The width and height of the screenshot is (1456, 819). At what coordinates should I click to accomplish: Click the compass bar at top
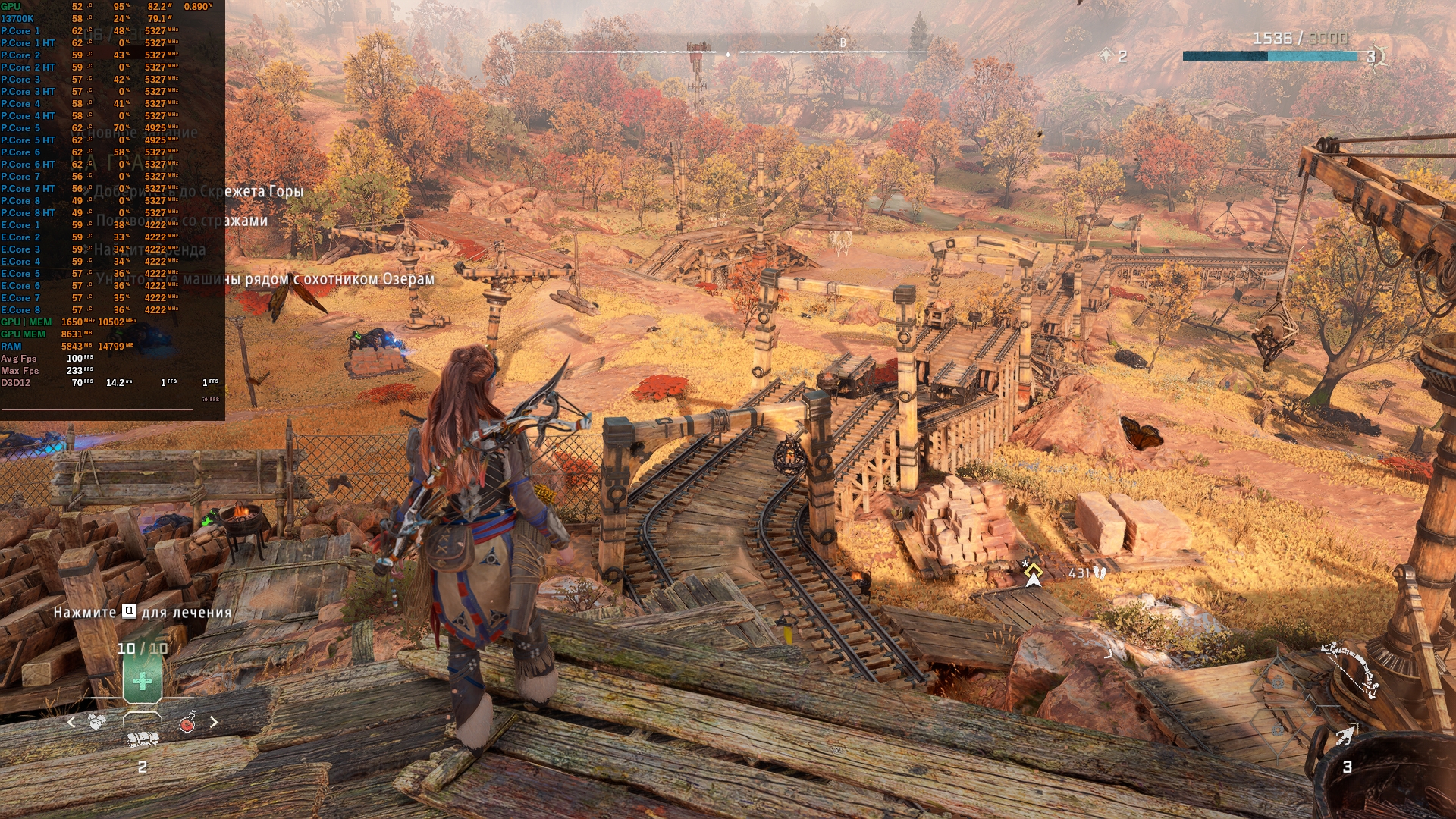(728, 52)
